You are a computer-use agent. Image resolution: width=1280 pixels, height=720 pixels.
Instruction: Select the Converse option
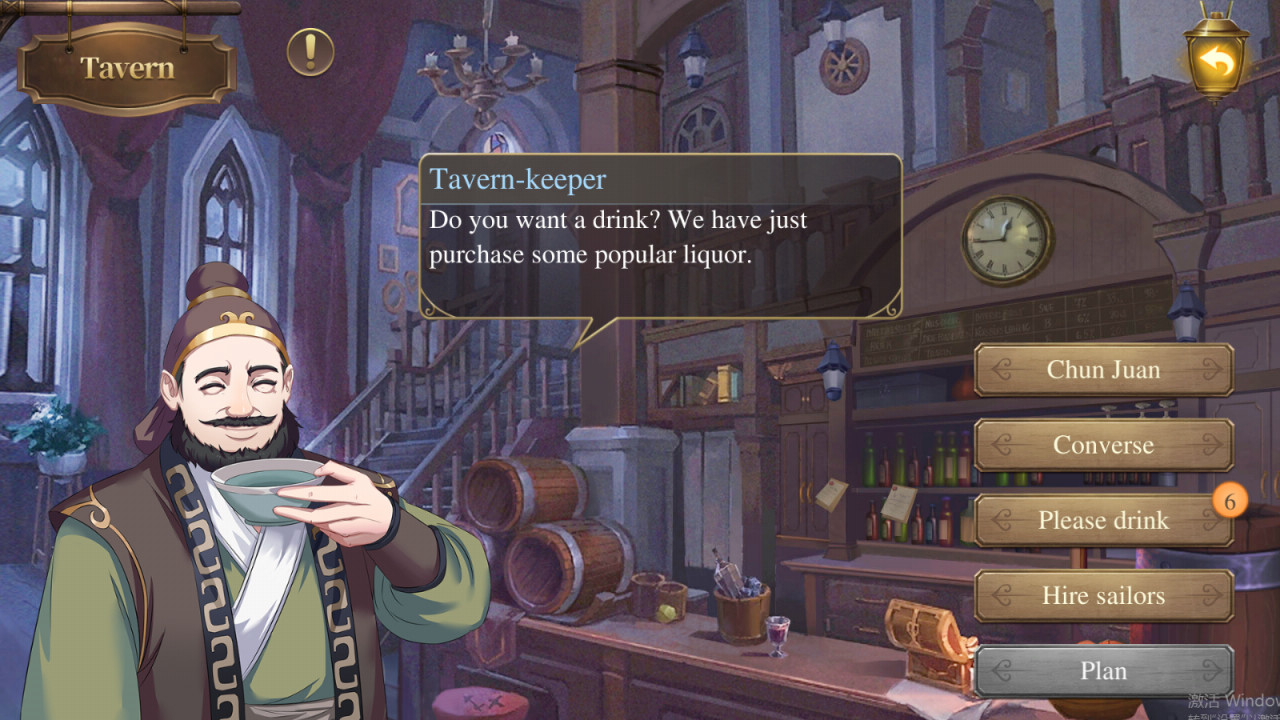pos(1103,445)
